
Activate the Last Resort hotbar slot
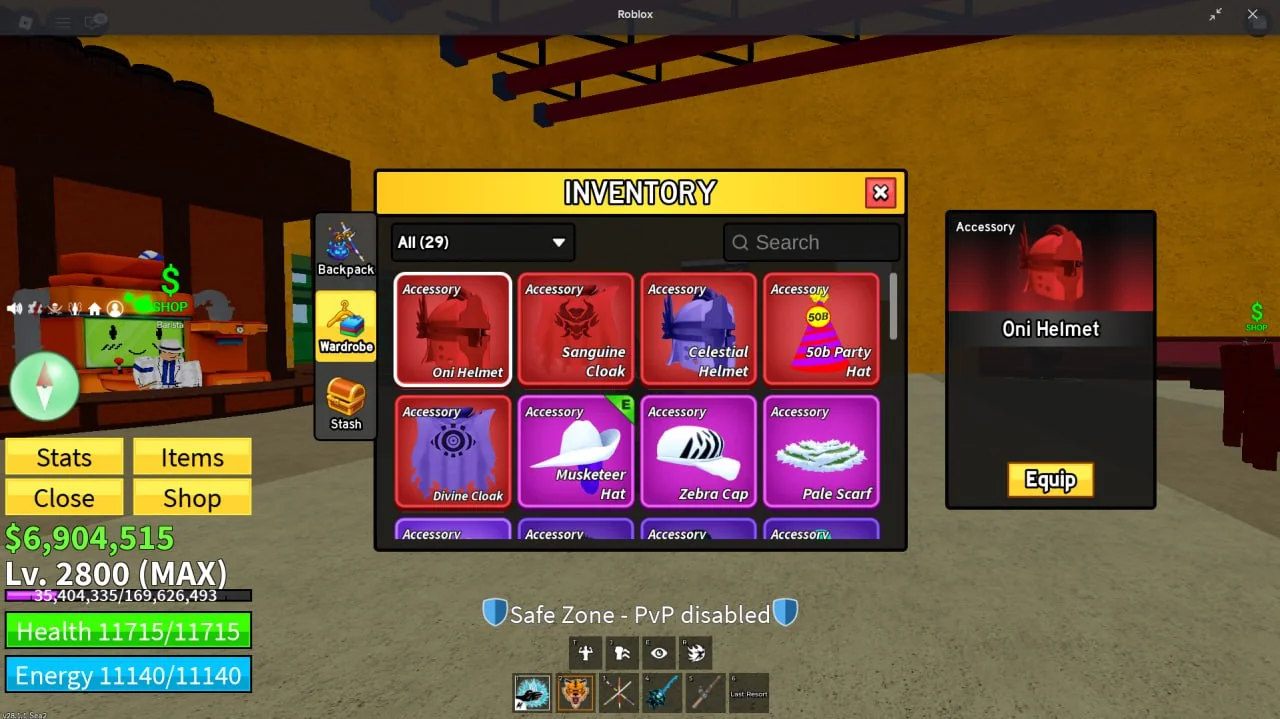(x=749, y=692)
